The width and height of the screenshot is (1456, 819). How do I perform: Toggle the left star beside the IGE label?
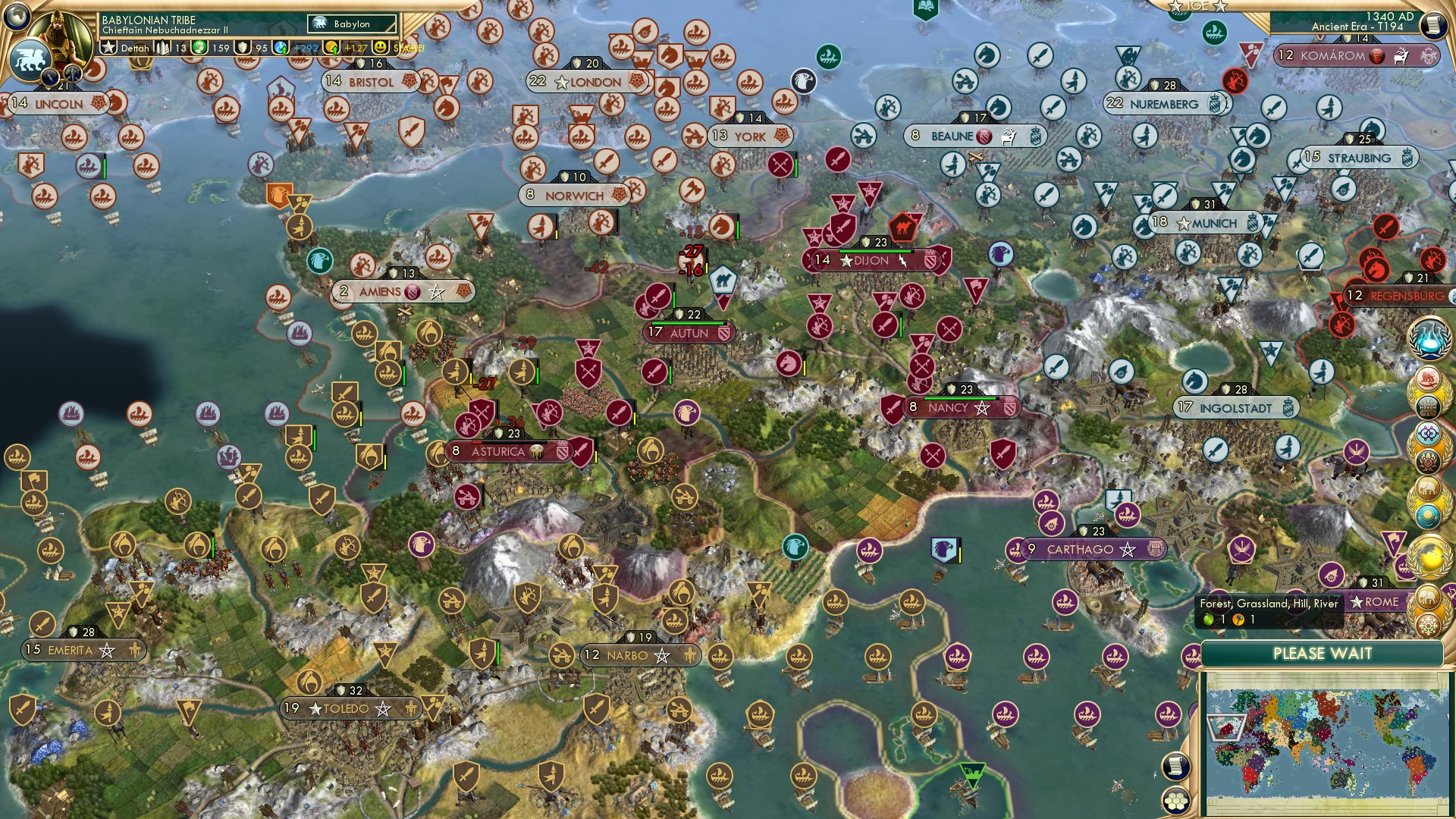point(1176,7)
